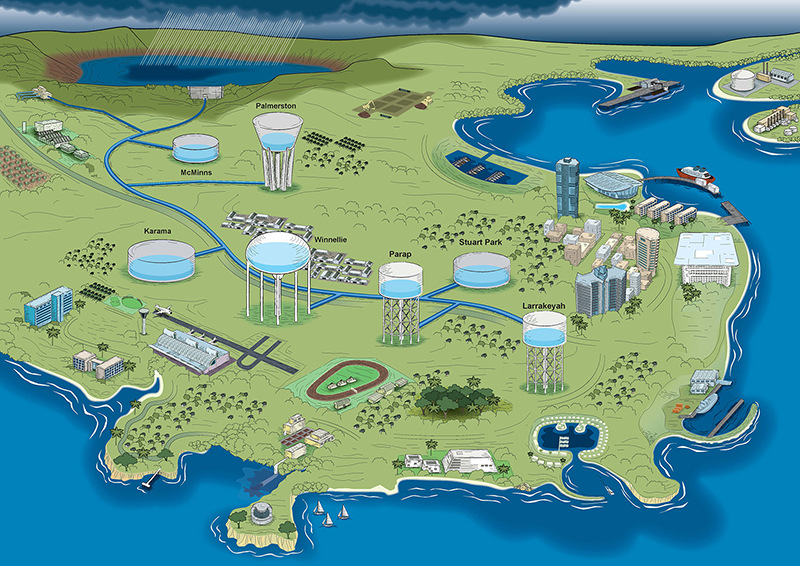Select the Palmerston water tower

277,140
